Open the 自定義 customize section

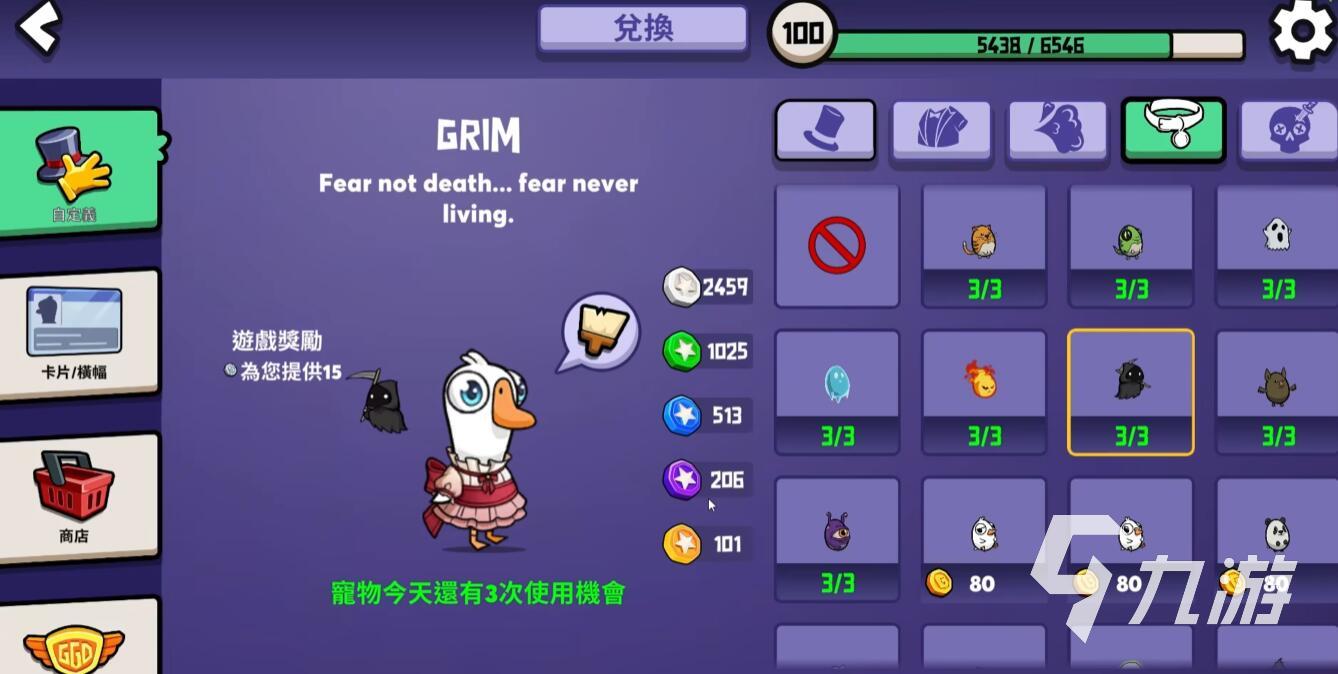[78, 172]
